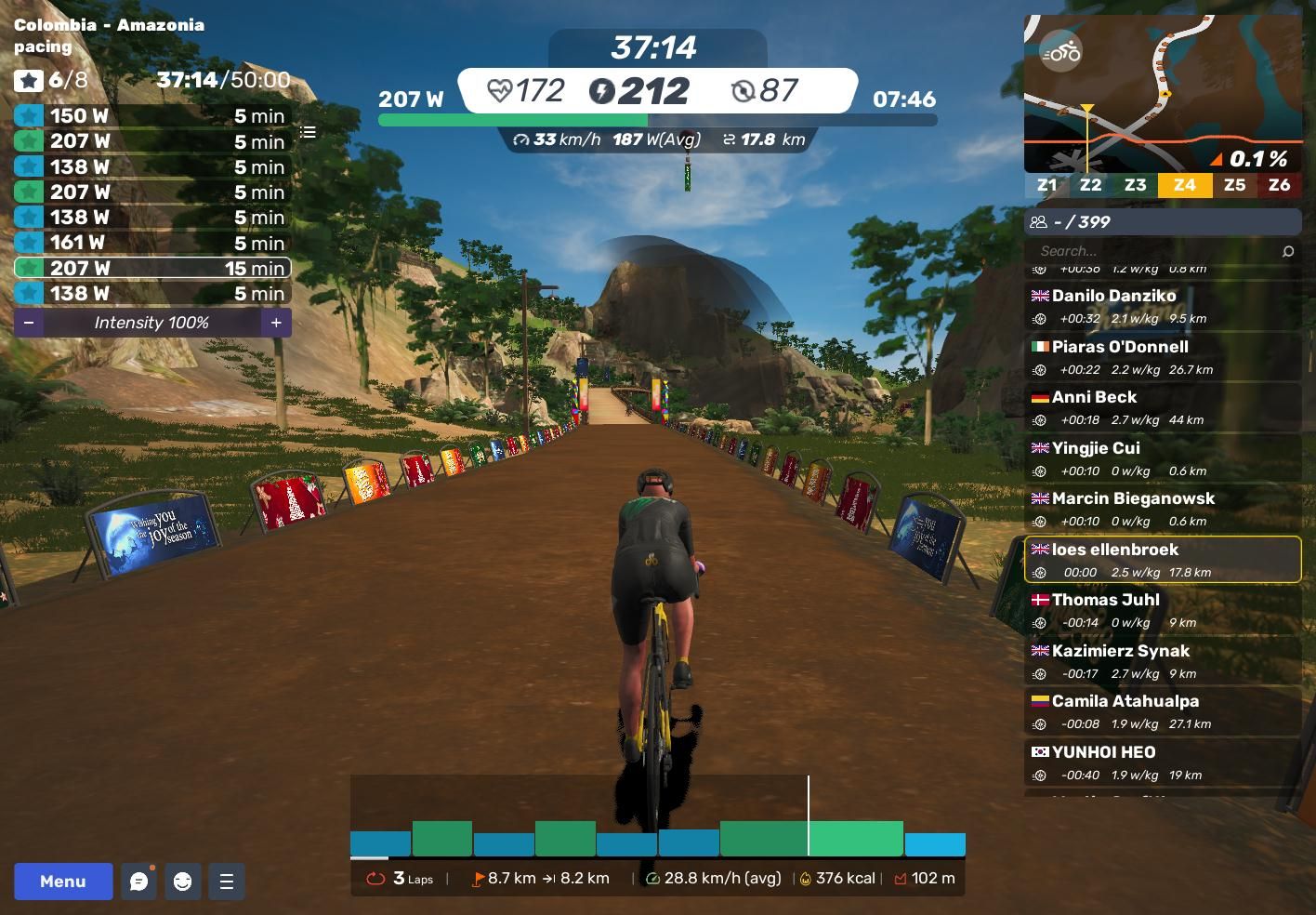Viewport: 1316px width, 915px height.
Task: Increase workout intensity with the plus button
Action: [276, 323]
